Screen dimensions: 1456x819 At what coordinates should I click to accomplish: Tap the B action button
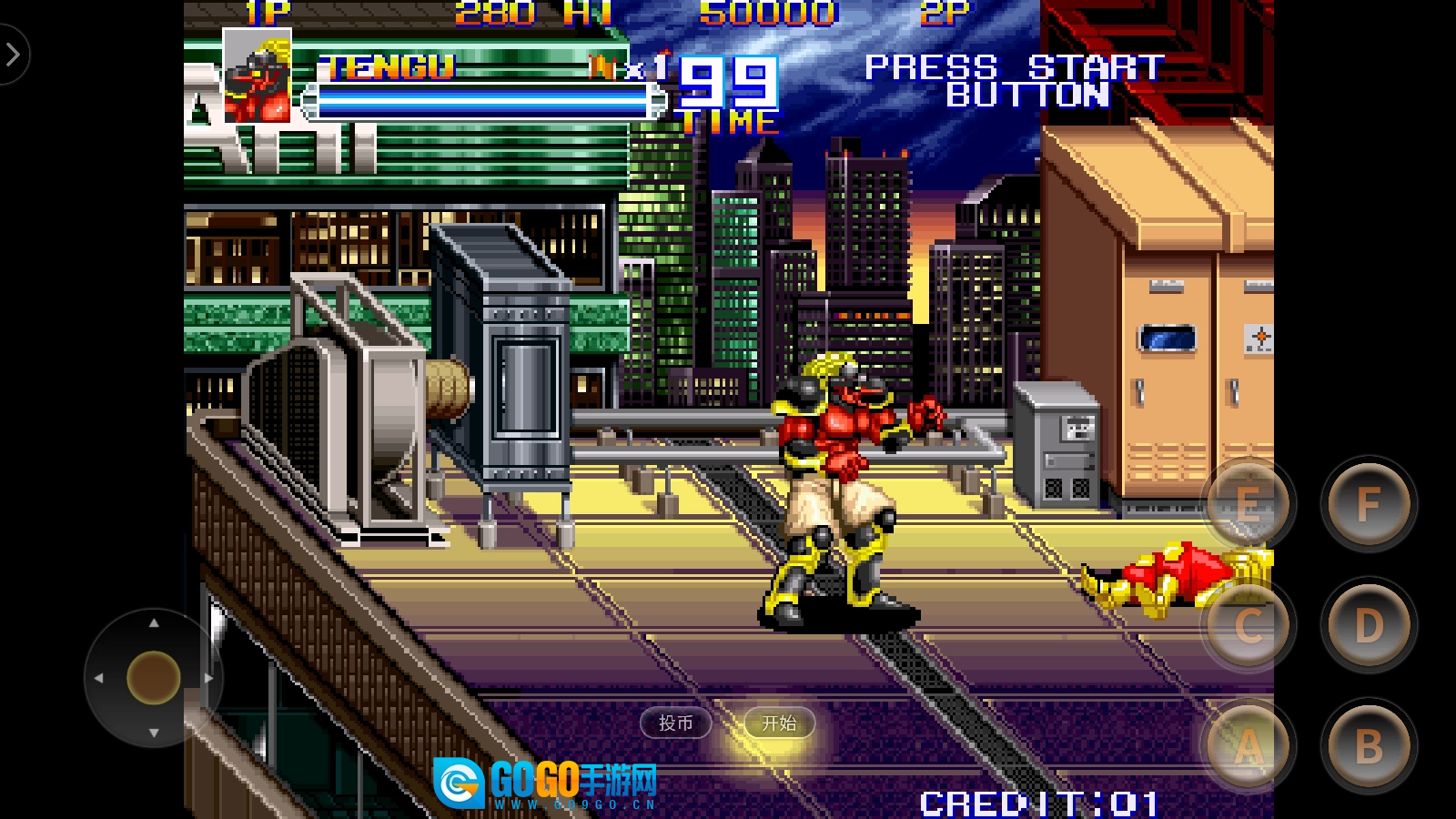click(x=1369, y=746)
